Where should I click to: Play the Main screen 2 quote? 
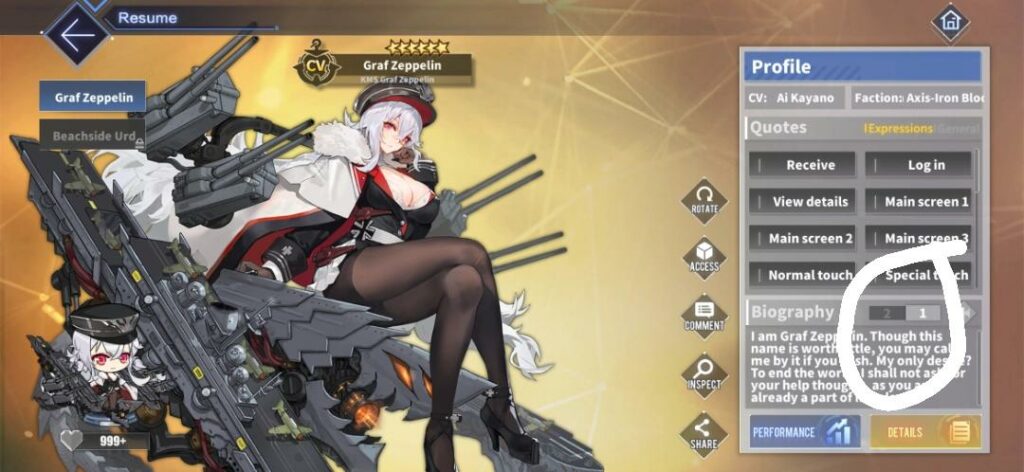(804, 238)
